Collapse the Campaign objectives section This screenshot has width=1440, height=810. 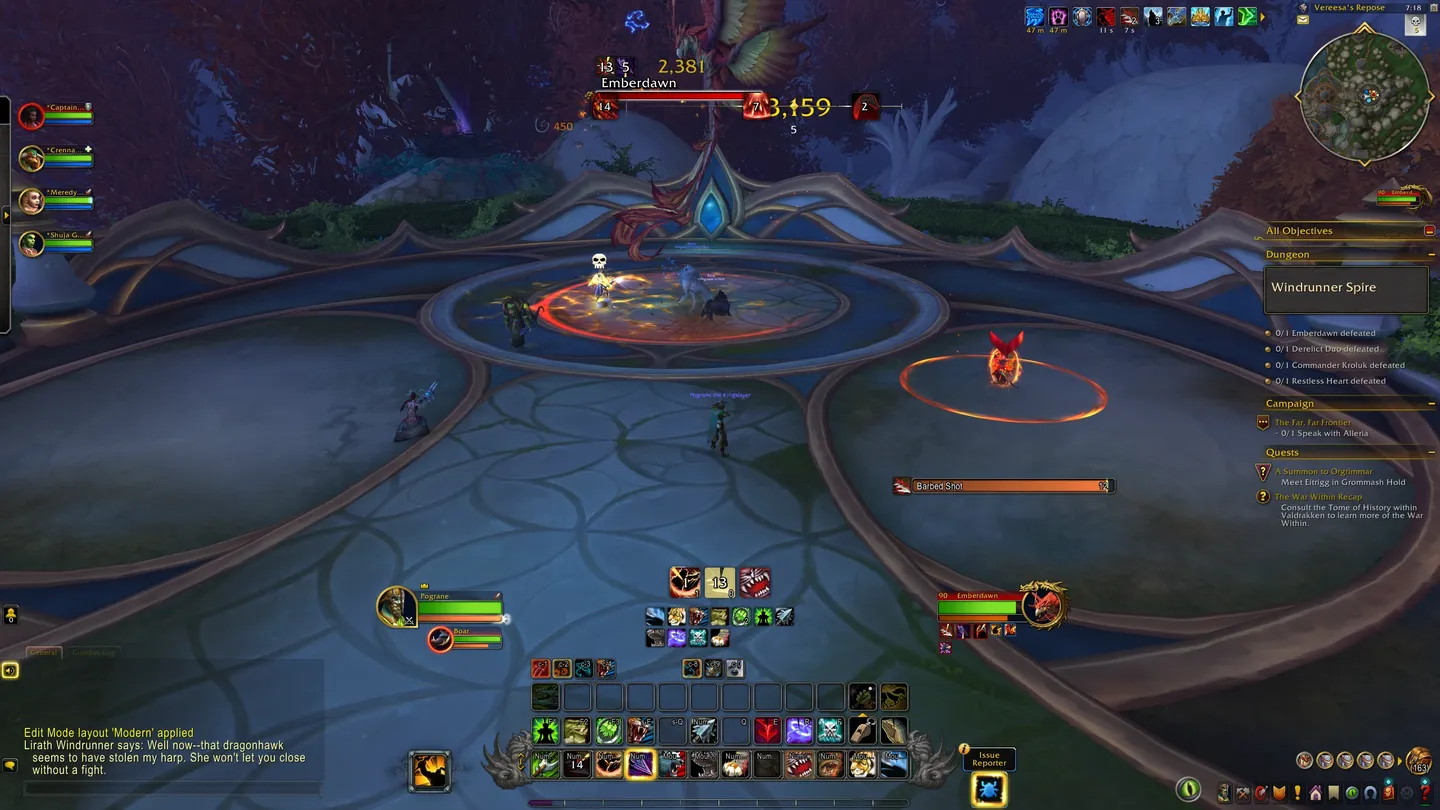1431,404
